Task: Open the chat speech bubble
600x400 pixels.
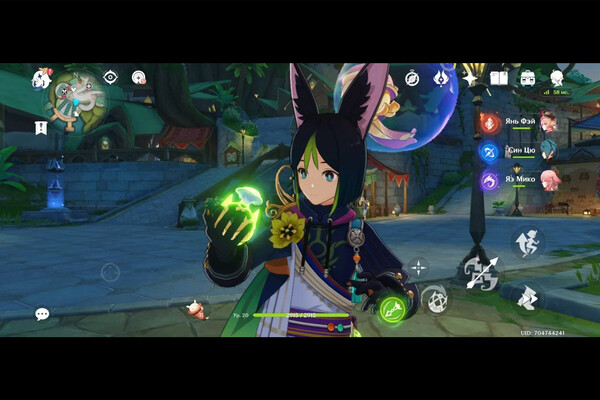Action: (x=42, y=314)
